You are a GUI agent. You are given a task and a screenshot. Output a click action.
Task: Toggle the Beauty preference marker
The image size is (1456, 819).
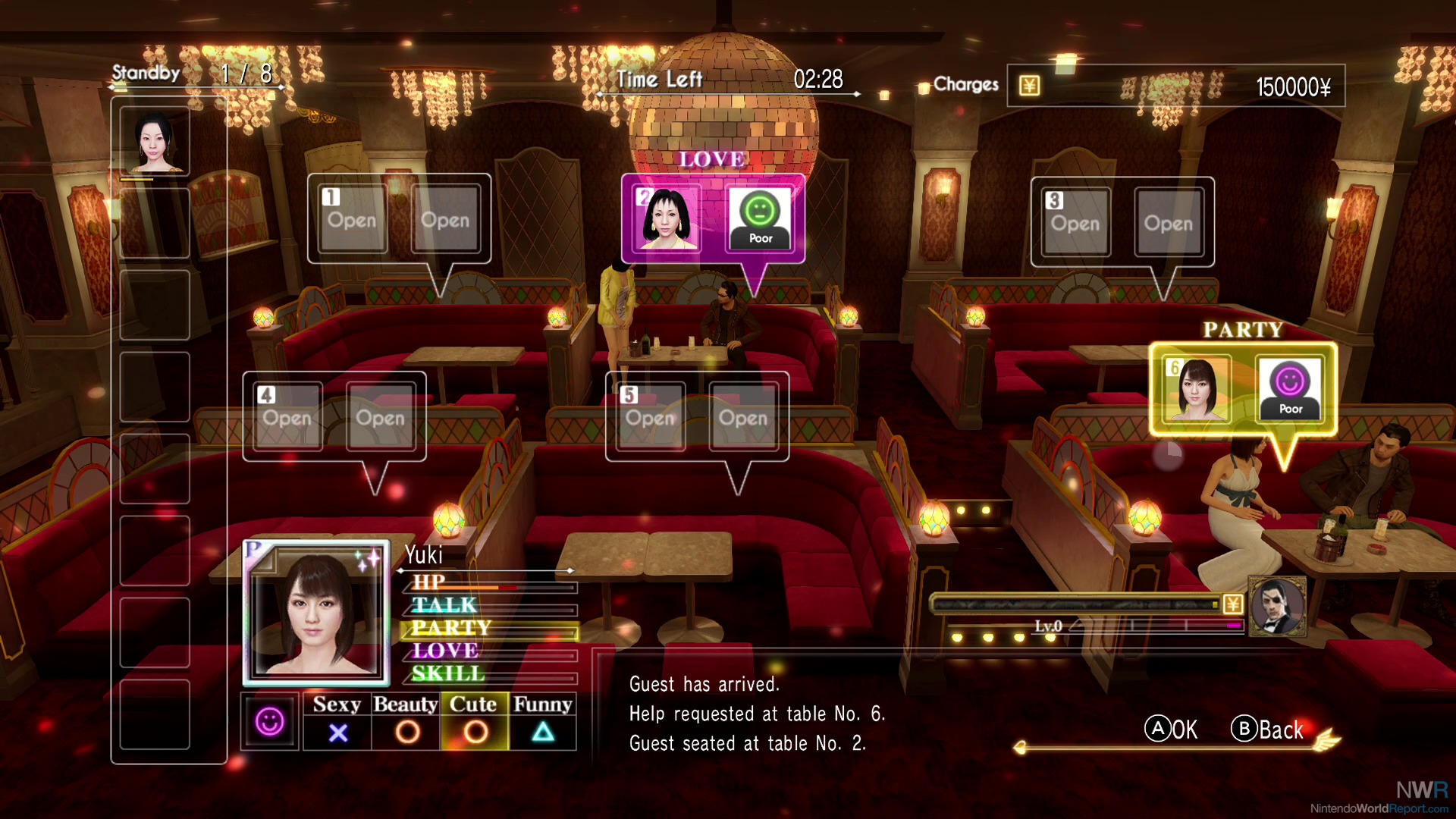406,733
